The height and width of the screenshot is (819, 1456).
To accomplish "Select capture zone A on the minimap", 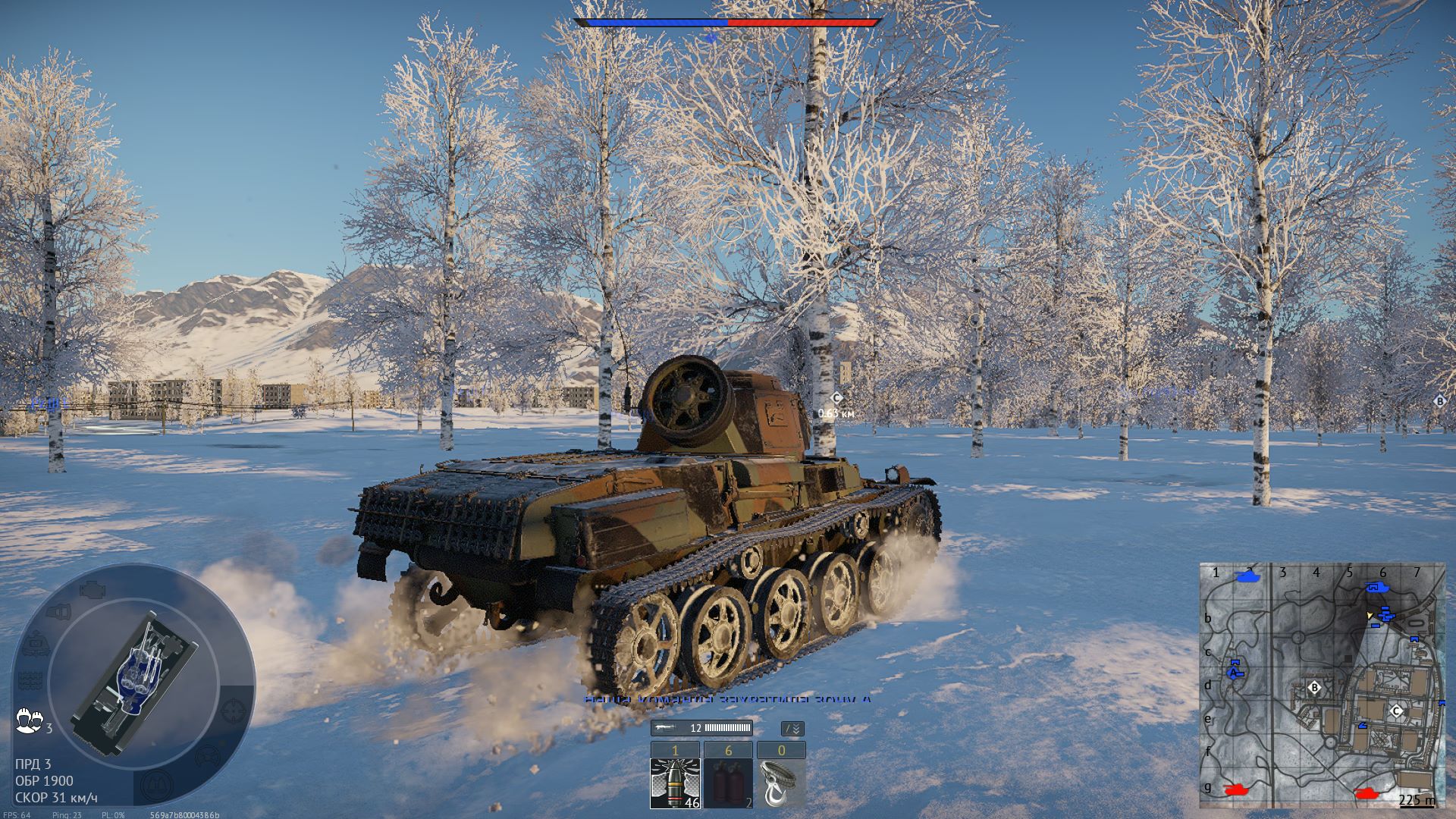I will pyautogui.click(x=1235, y=671).
